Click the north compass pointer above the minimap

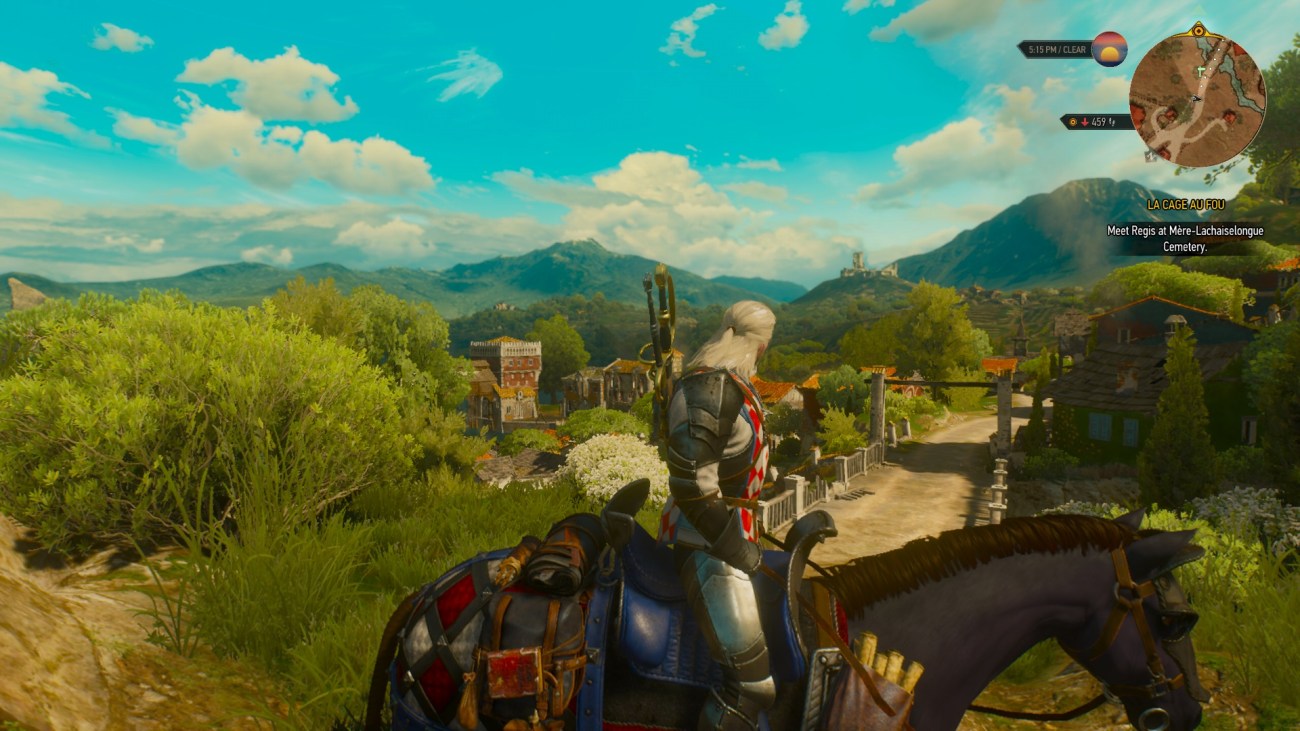click(1198, 29)
